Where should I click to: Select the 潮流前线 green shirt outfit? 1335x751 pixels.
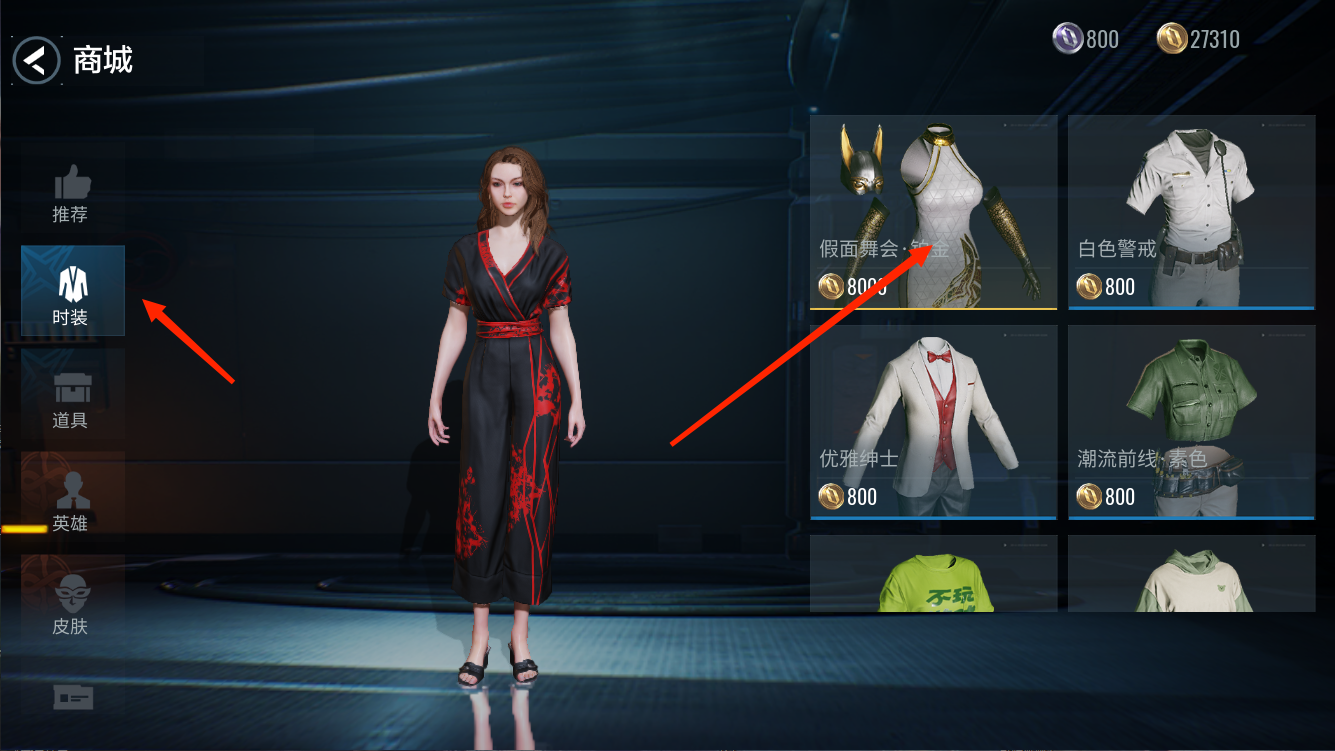1191,421
